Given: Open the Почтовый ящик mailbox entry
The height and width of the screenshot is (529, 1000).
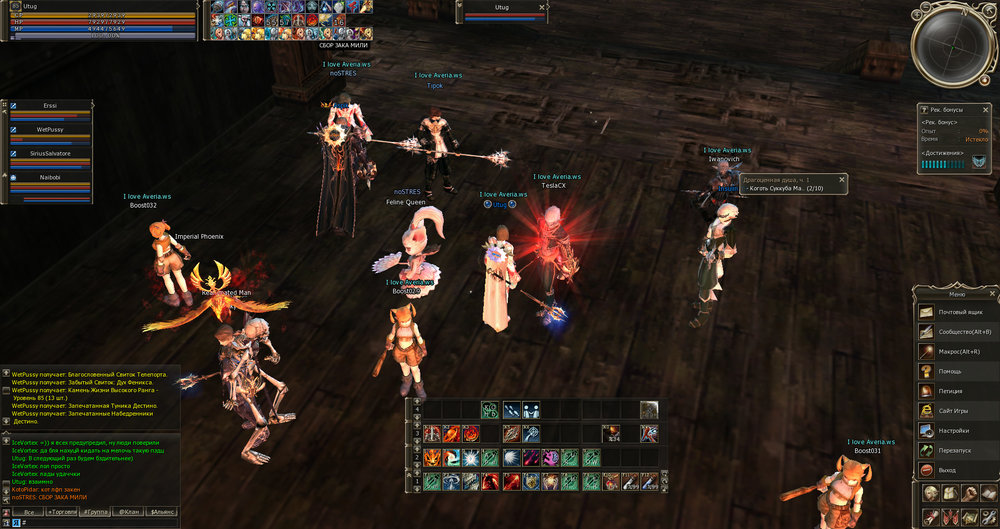Looking at the screenshot, I should (x=957, y=312).
